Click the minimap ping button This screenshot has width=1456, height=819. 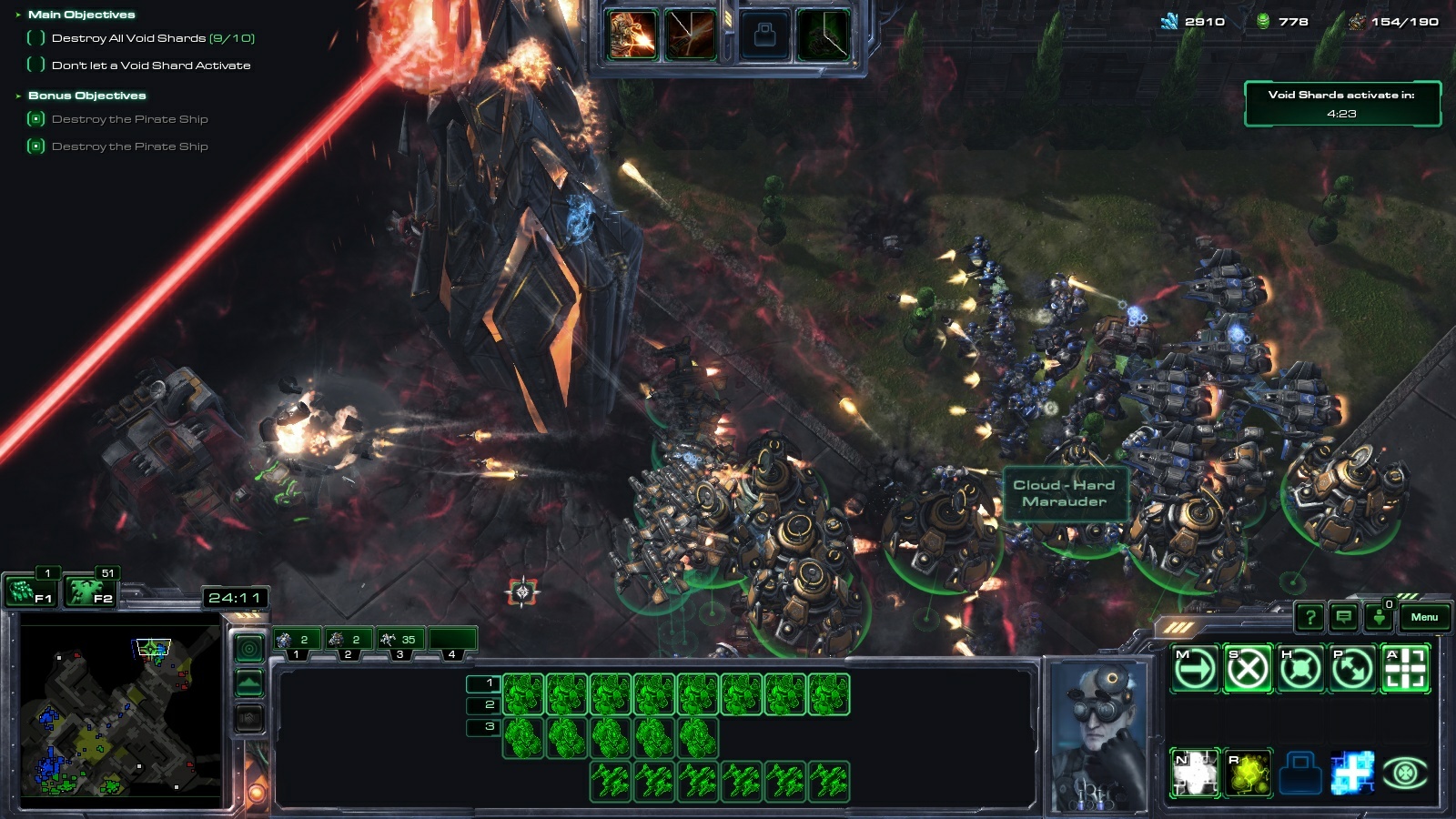point(249,648)
